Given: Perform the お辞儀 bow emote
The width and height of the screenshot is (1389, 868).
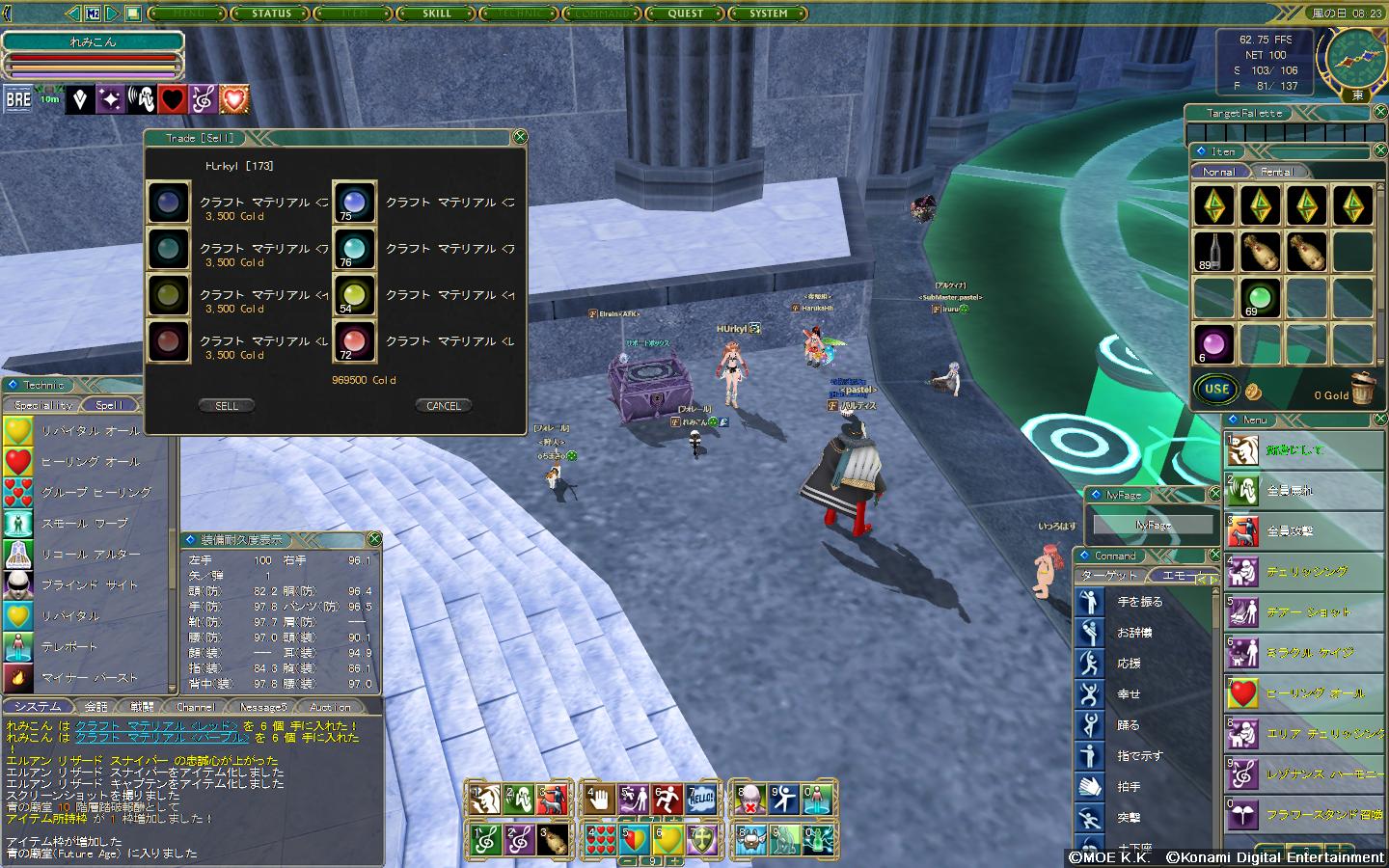Looking at the screenshot, I should pyautogui.click(x=1134, y=633).
